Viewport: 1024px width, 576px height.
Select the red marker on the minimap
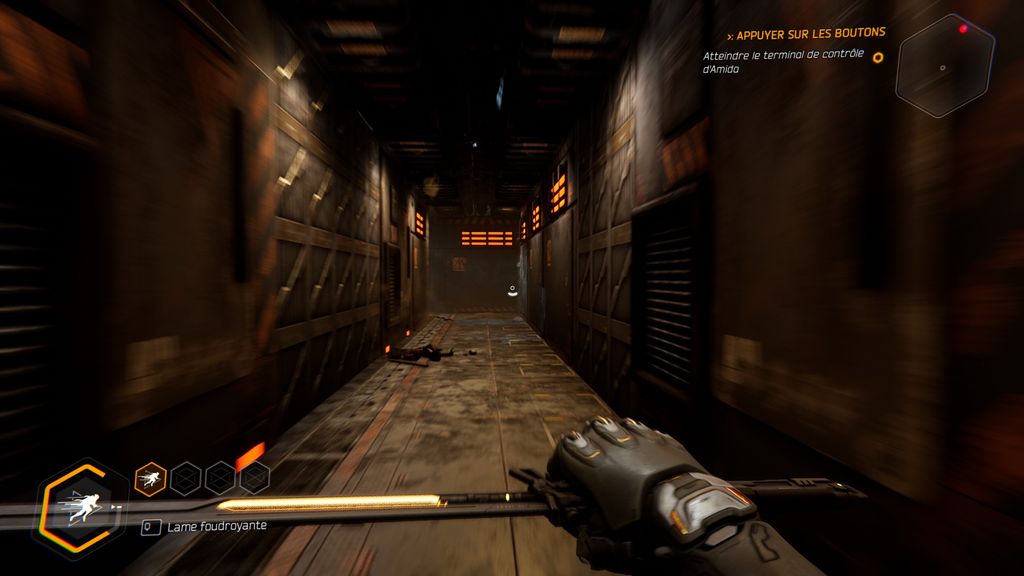pos(964,29)
